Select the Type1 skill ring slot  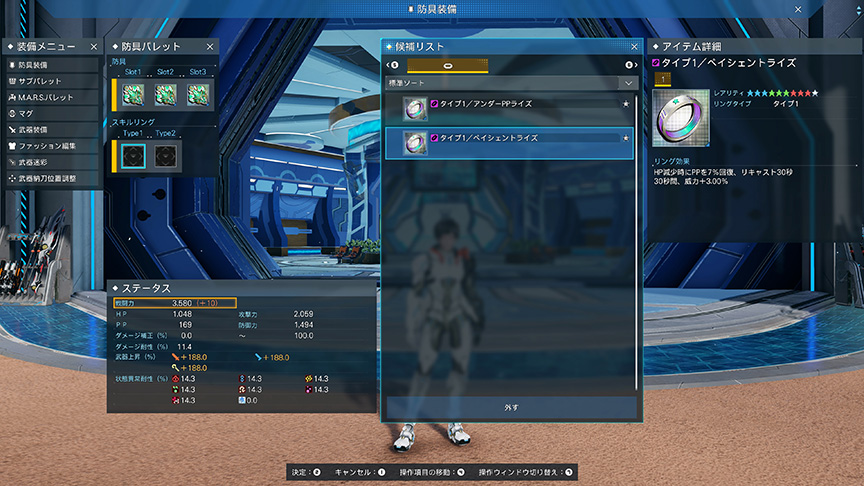tap(134, 156)
